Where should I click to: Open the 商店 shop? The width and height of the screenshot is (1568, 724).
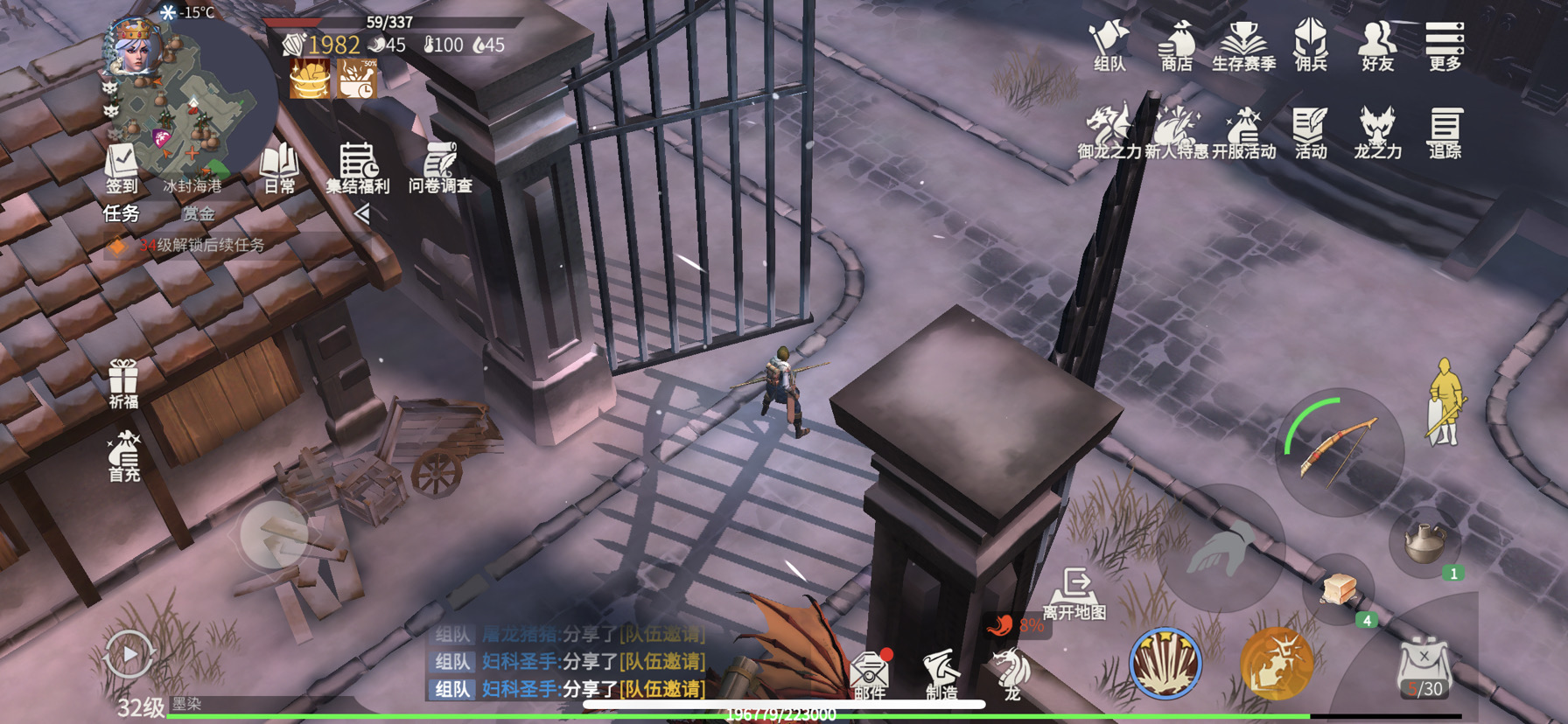[1177, 45]
